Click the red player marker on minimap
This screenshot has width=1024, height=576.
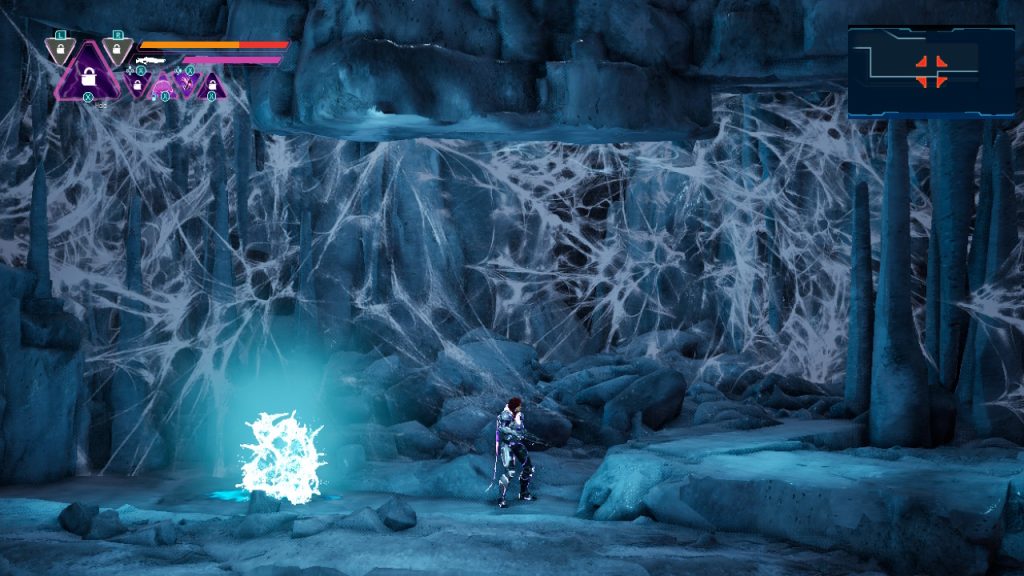(931, 70)
